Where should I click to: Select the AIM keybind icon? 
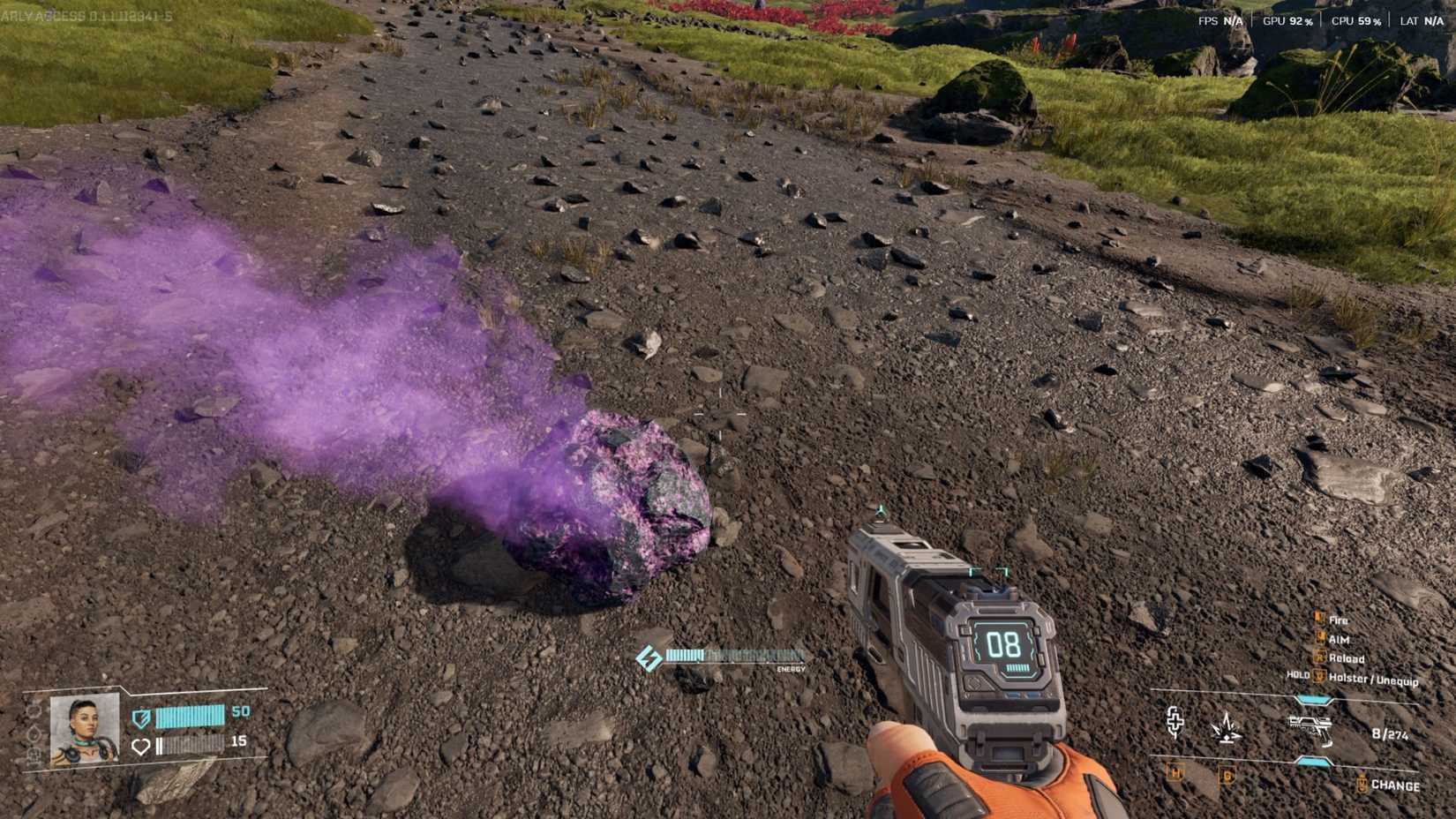tap(1321, 638)
